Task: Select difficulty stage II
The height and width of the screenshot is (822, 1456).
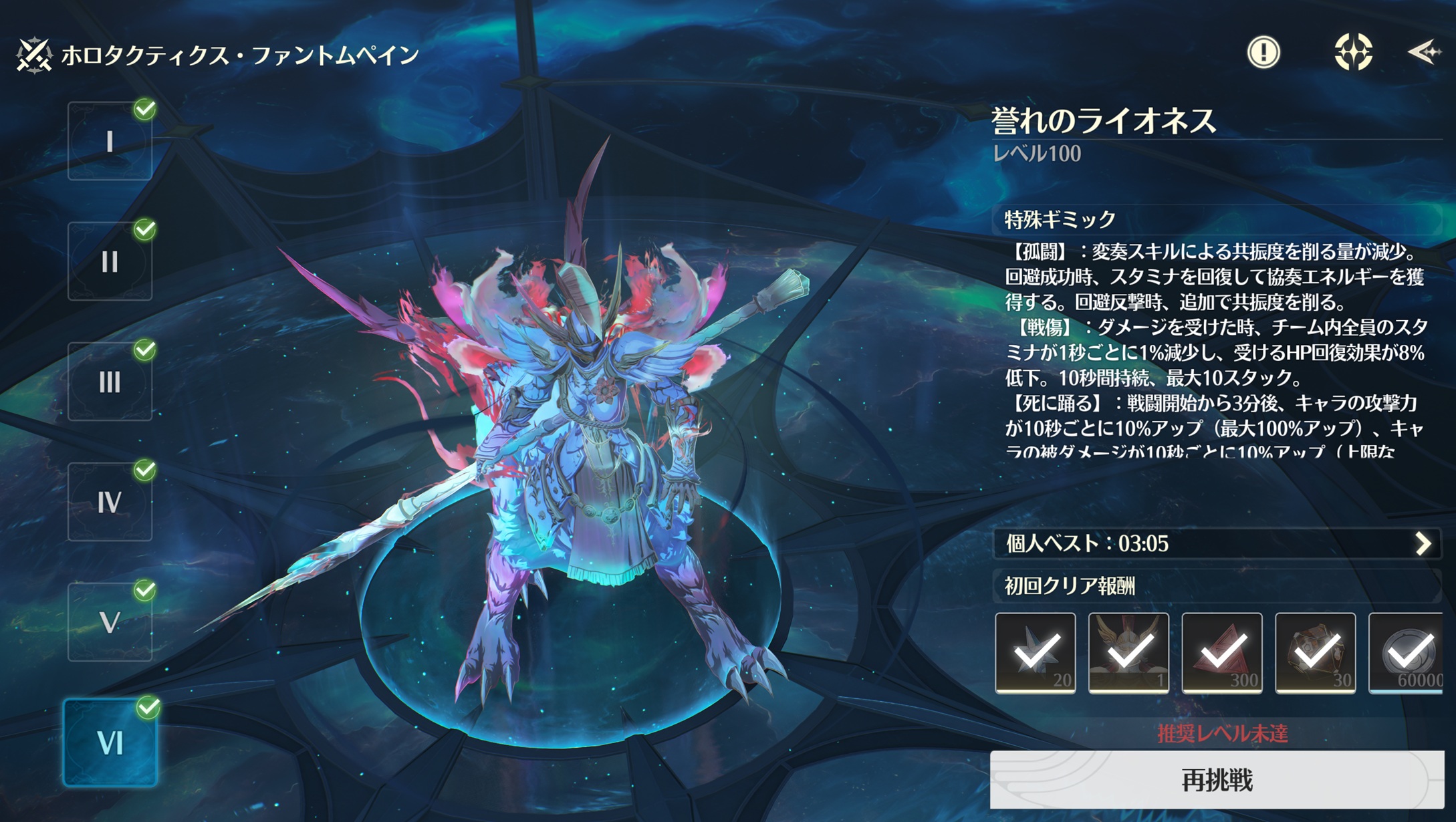Action: [x=110, y=261]
